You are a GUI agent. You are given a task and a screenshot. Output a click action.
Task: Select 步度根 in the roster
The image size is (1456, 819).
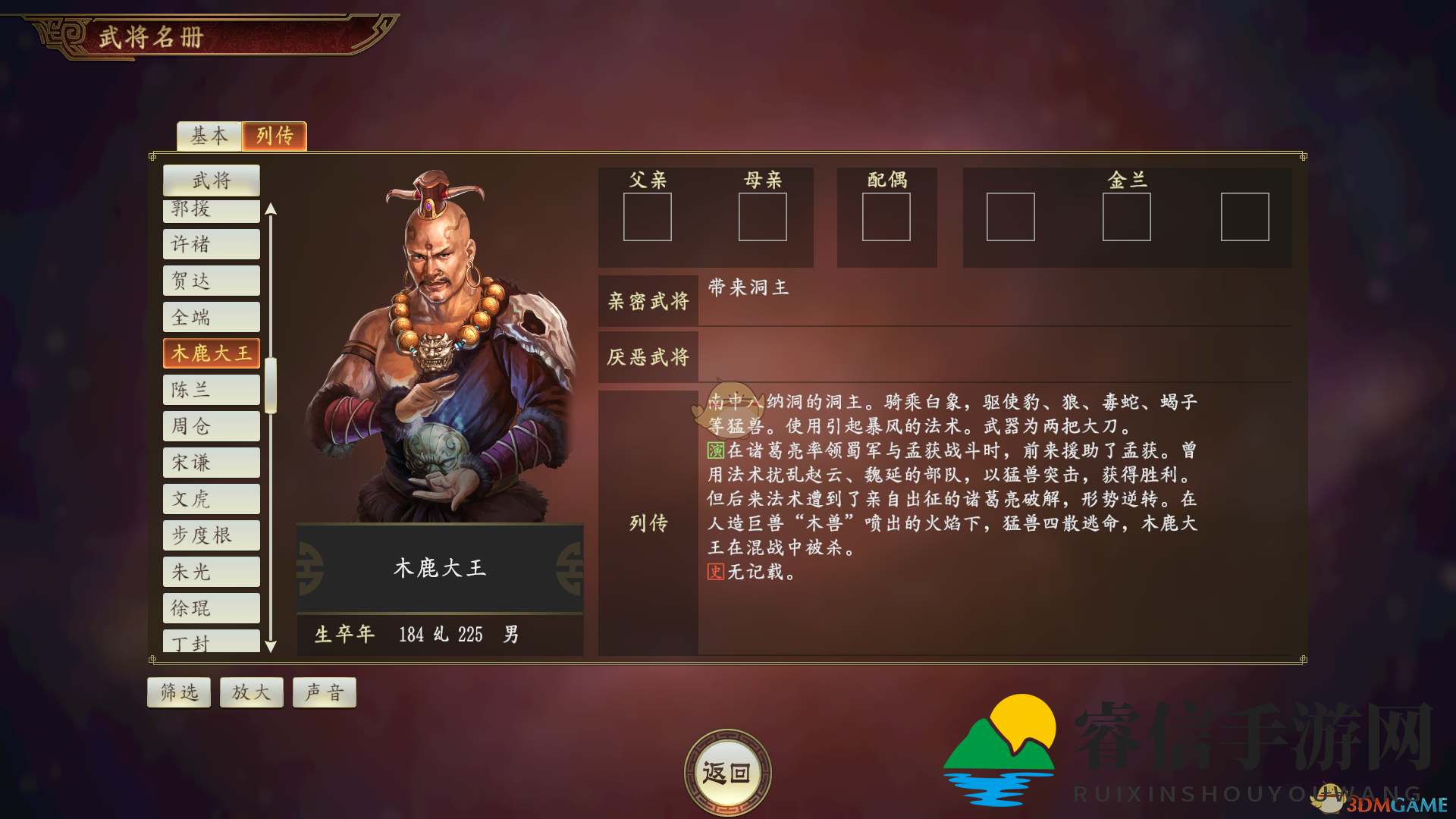click(x=211, y=535)
